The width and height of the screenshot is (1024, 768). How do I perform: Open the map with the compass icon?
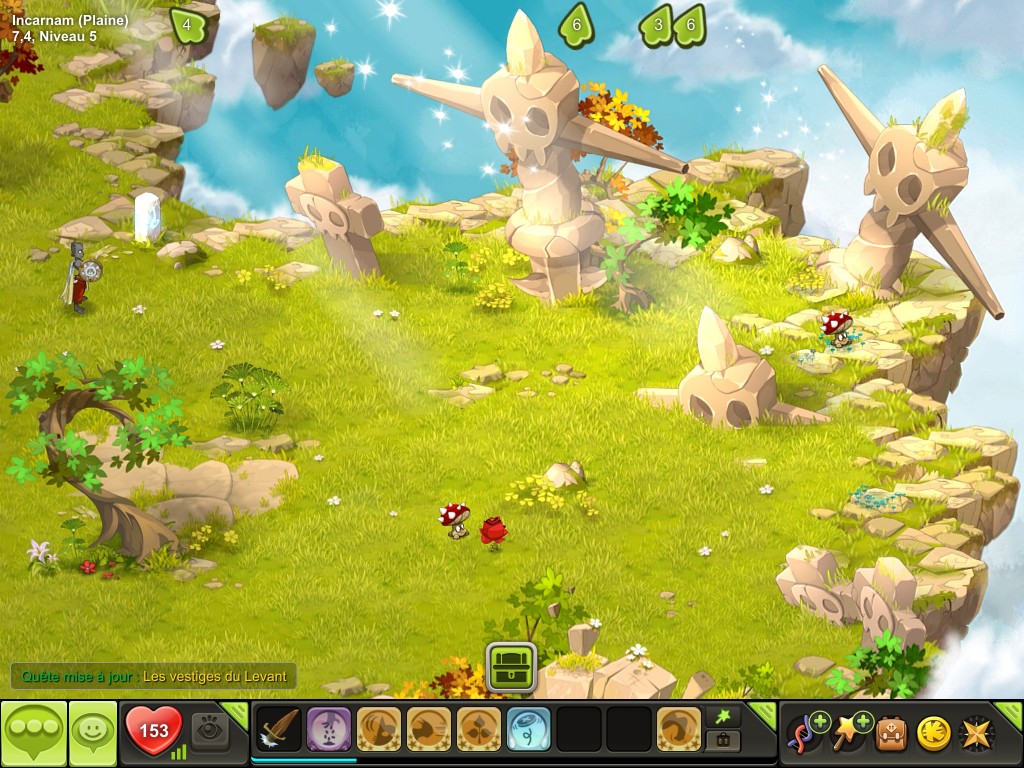click(977, 733)
